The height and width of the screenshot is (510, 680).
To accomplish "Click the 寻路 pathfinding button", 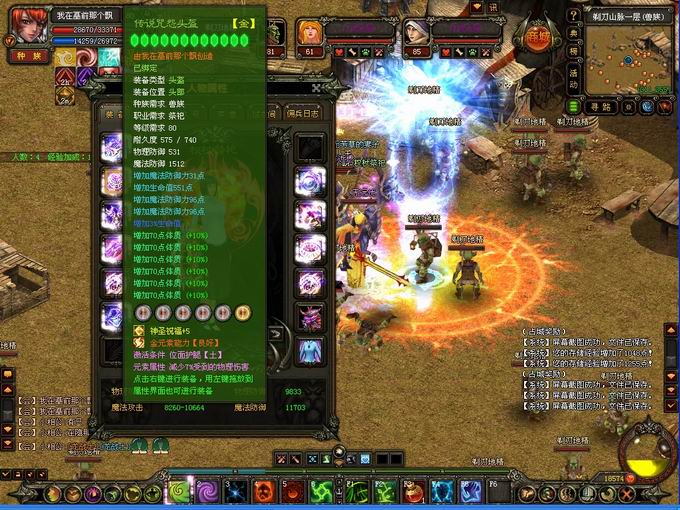I will (x=600, y=106).
